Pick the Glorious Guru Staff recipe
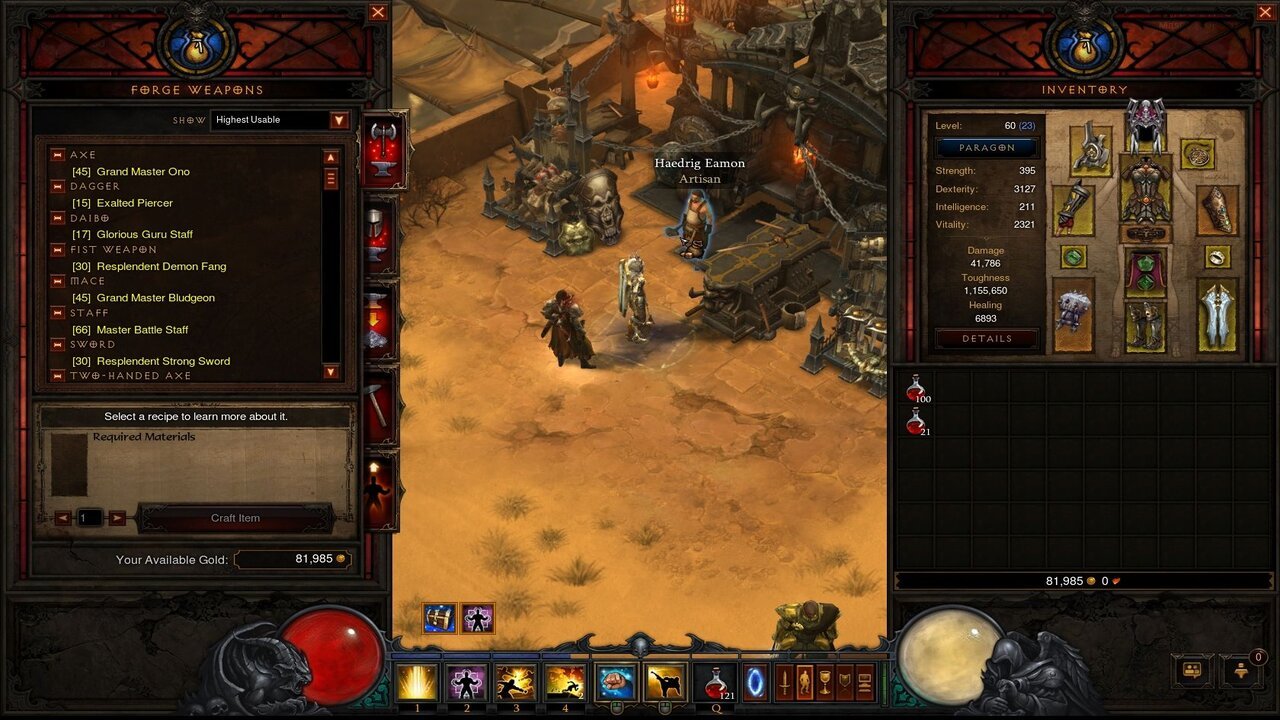The image size is (1280, 720). click(144, 235)
